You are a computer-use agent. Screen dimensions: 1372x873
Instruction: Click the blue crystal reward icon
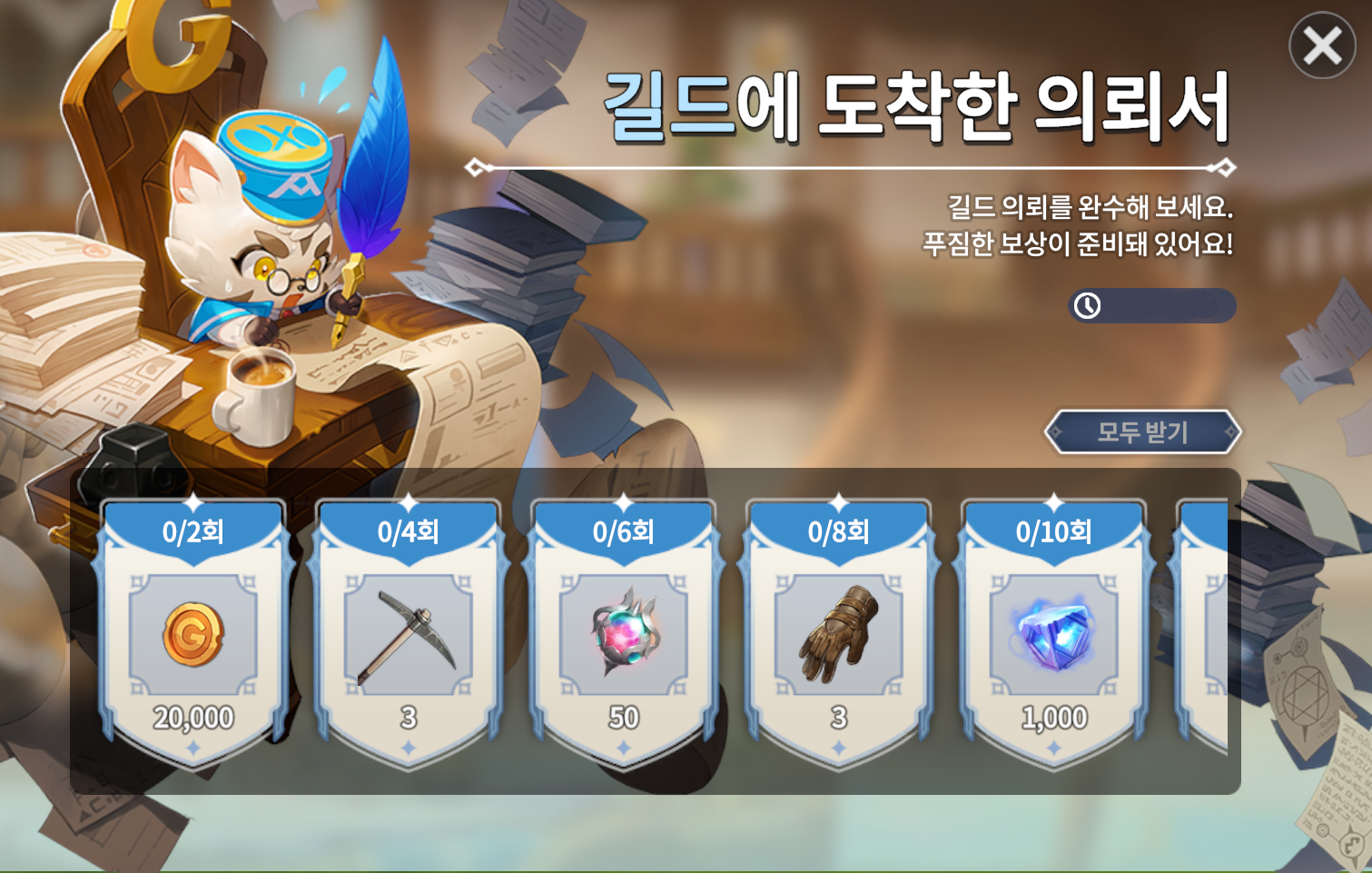point(1053,634)
